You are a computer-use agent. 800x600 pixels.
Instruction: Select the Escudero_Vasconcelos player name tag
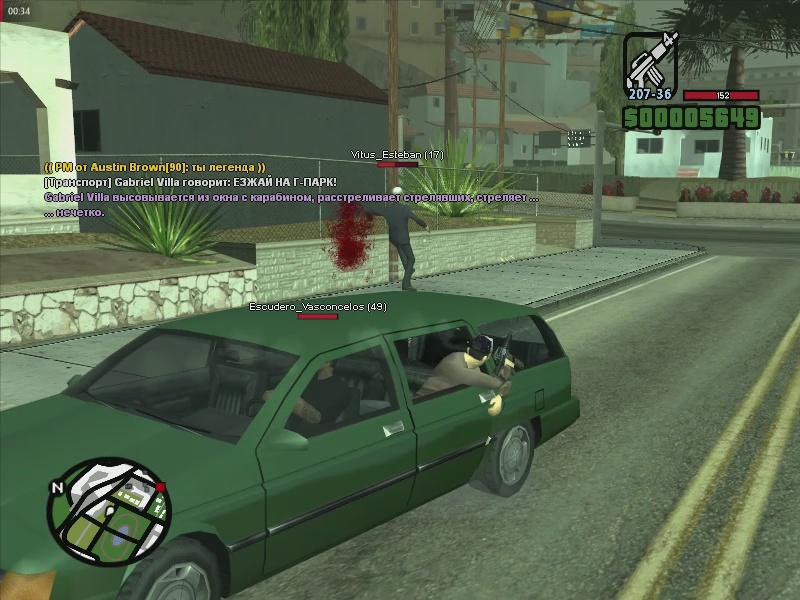317,306
